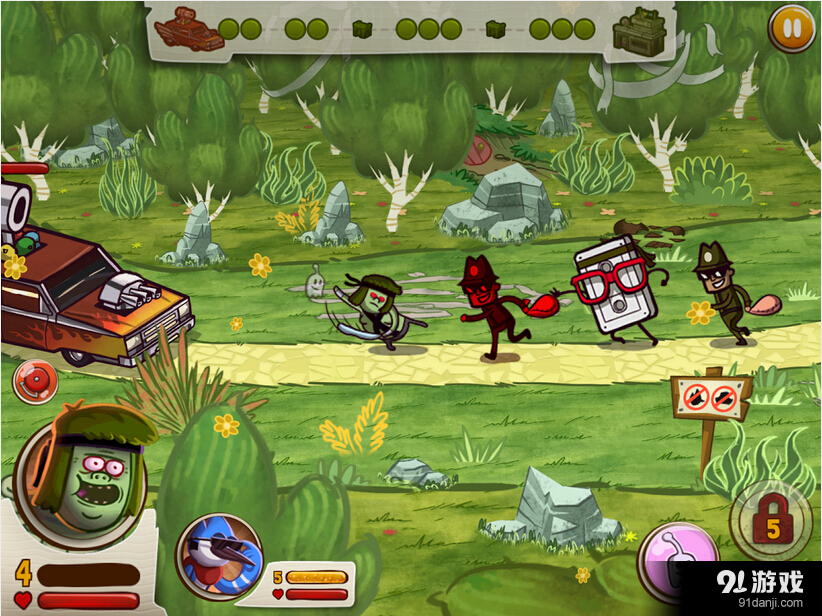The height and width of the screenshot is (616, 822).
Task: Click the locked ability with red padlock
Action: [772, 521]
